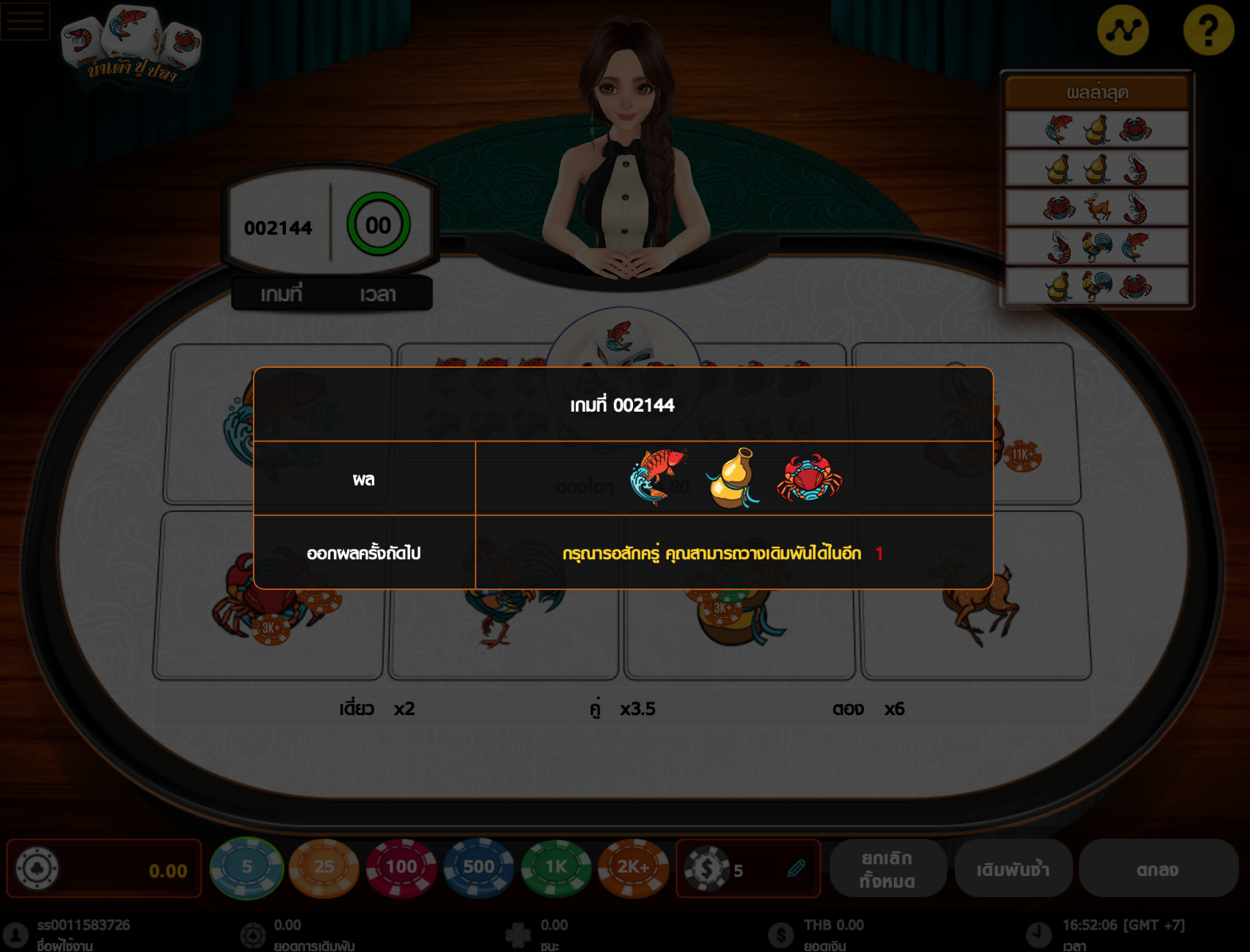Select the 500 value betting chip
The image size is (1250, 952).
pyautogui.click(x=478, y=867)
